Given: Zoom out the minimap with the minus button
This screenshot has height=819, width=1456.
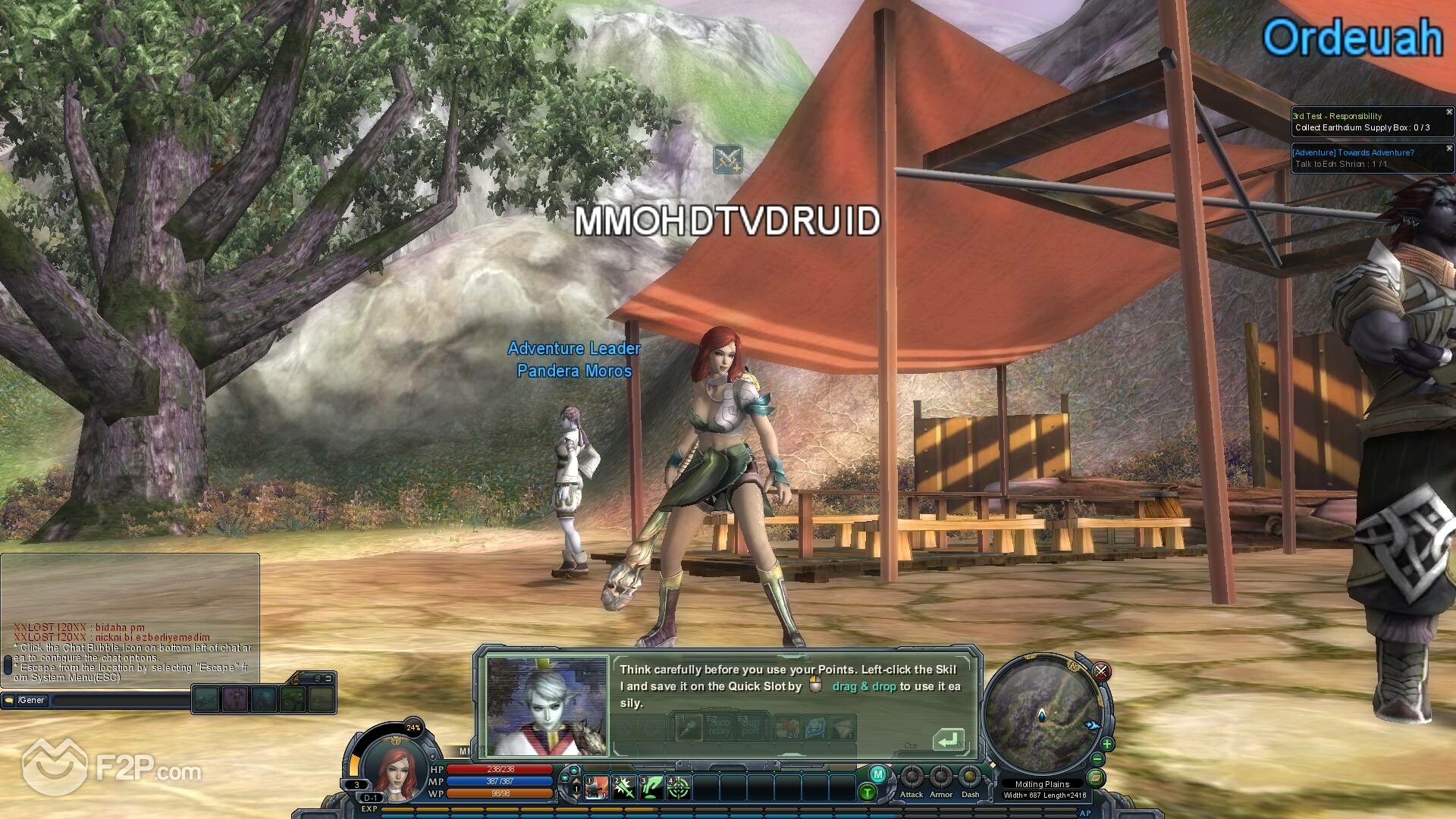Looking at the screenshot, I should click(1097, 759).
